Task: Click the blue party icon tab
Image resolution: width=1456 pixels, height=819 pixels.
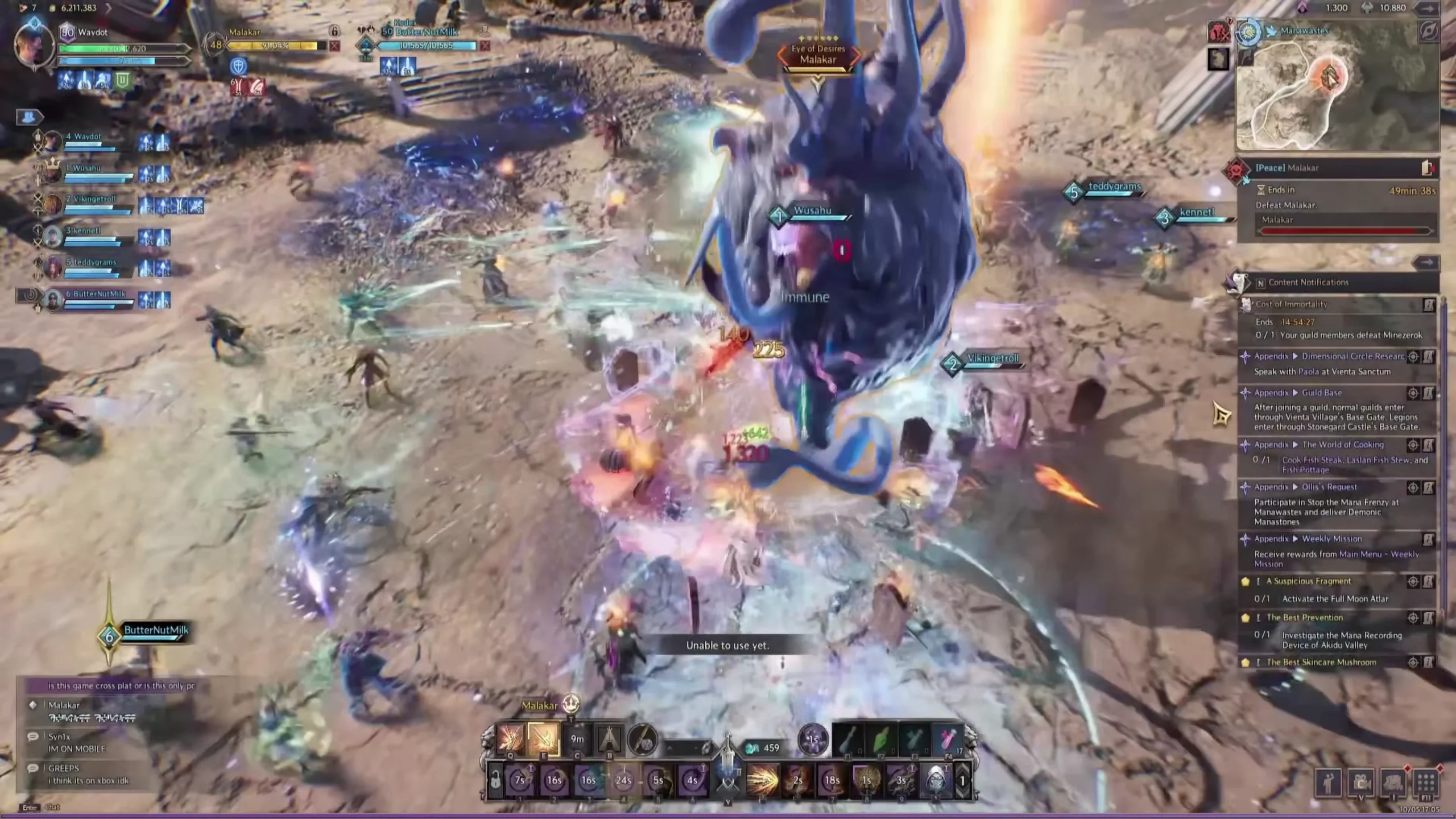Action: pos(29,117)
